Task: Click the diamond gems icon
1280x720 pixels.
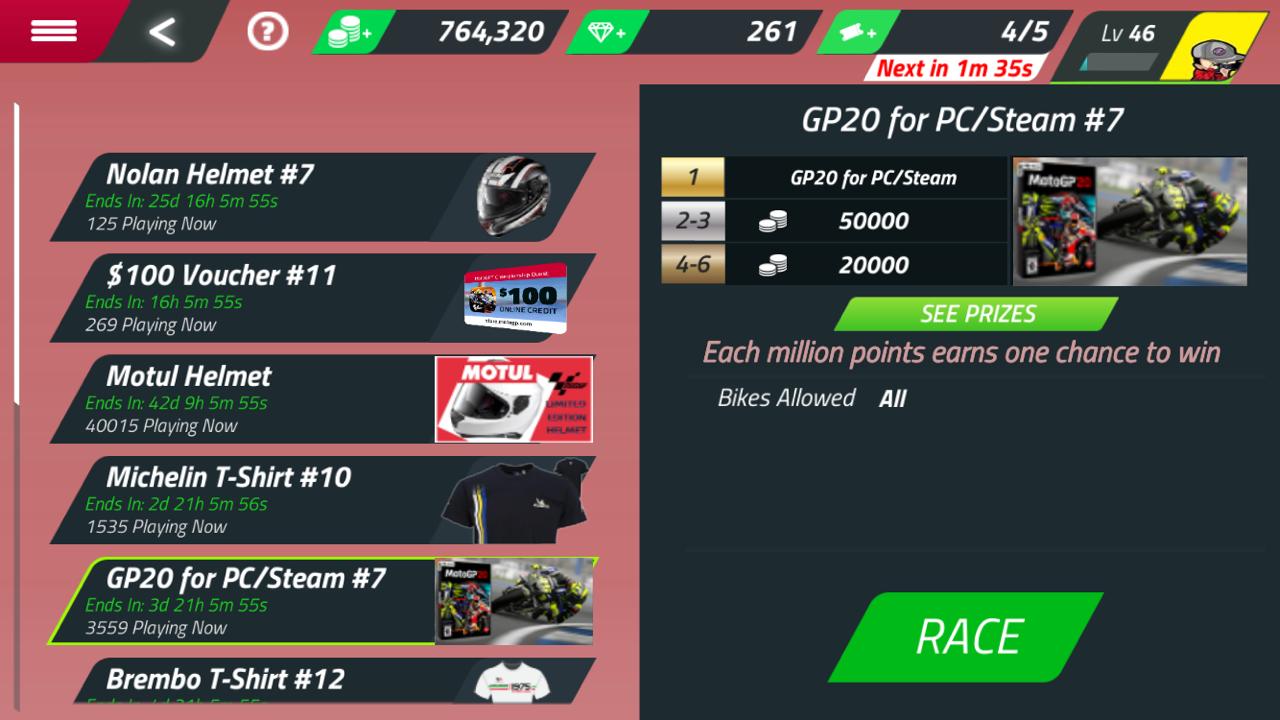Action: [x=599, y=31]
